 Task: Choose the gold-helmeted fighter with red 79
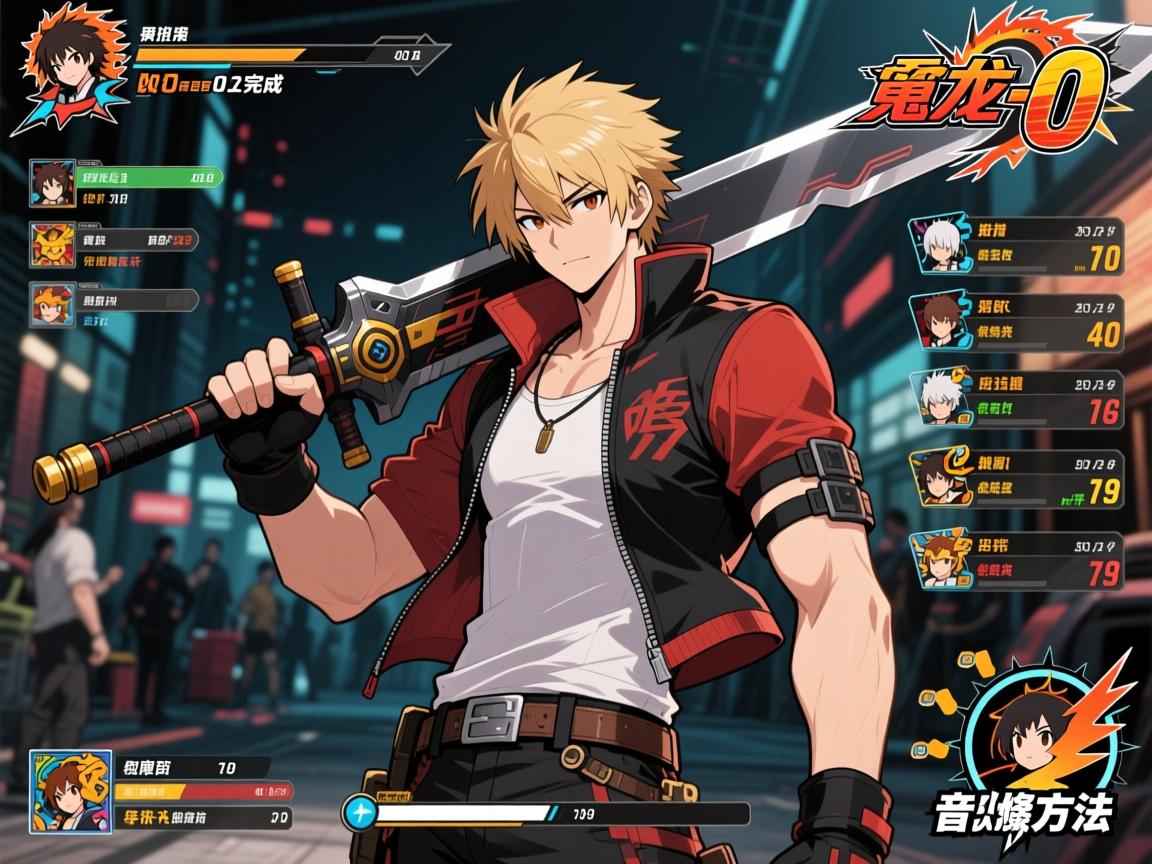pyautogui.click(x=940, y=558)
